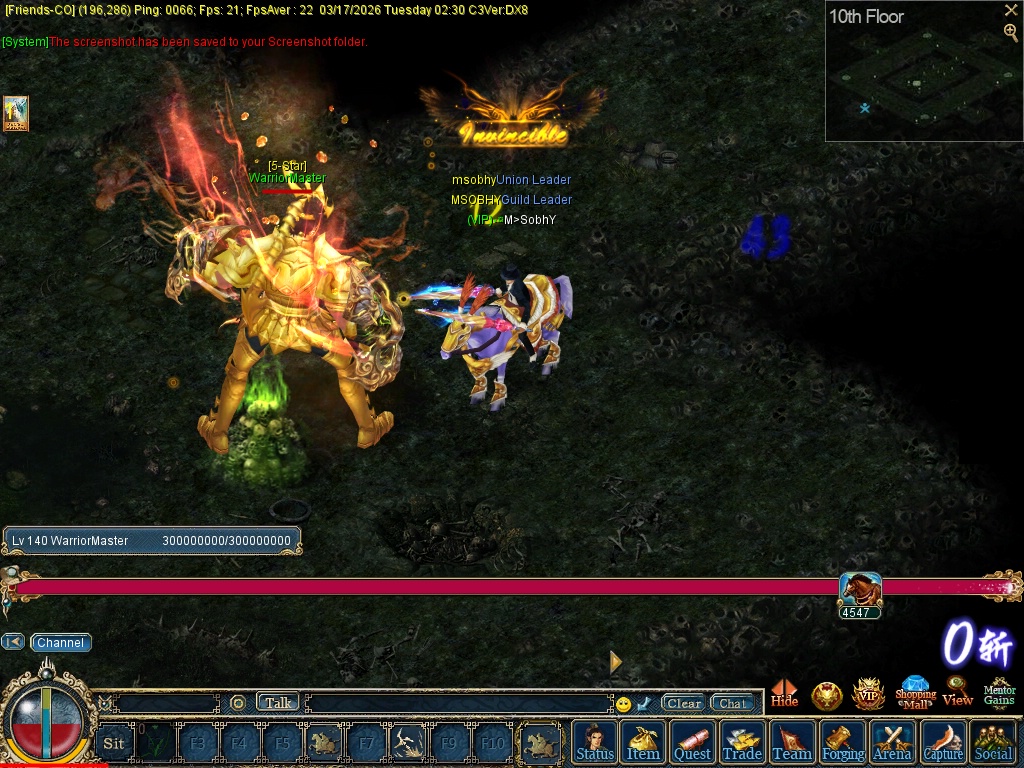
Task: Open the Status panel
Action: [x=595, y=742]
